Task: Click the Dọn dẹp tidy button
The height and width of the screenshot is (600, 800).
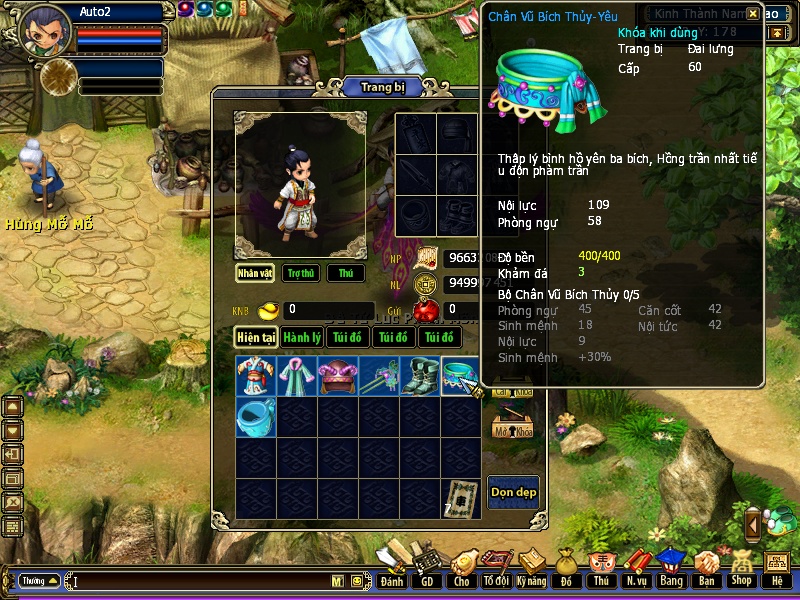Action: [x=513, y=492]
